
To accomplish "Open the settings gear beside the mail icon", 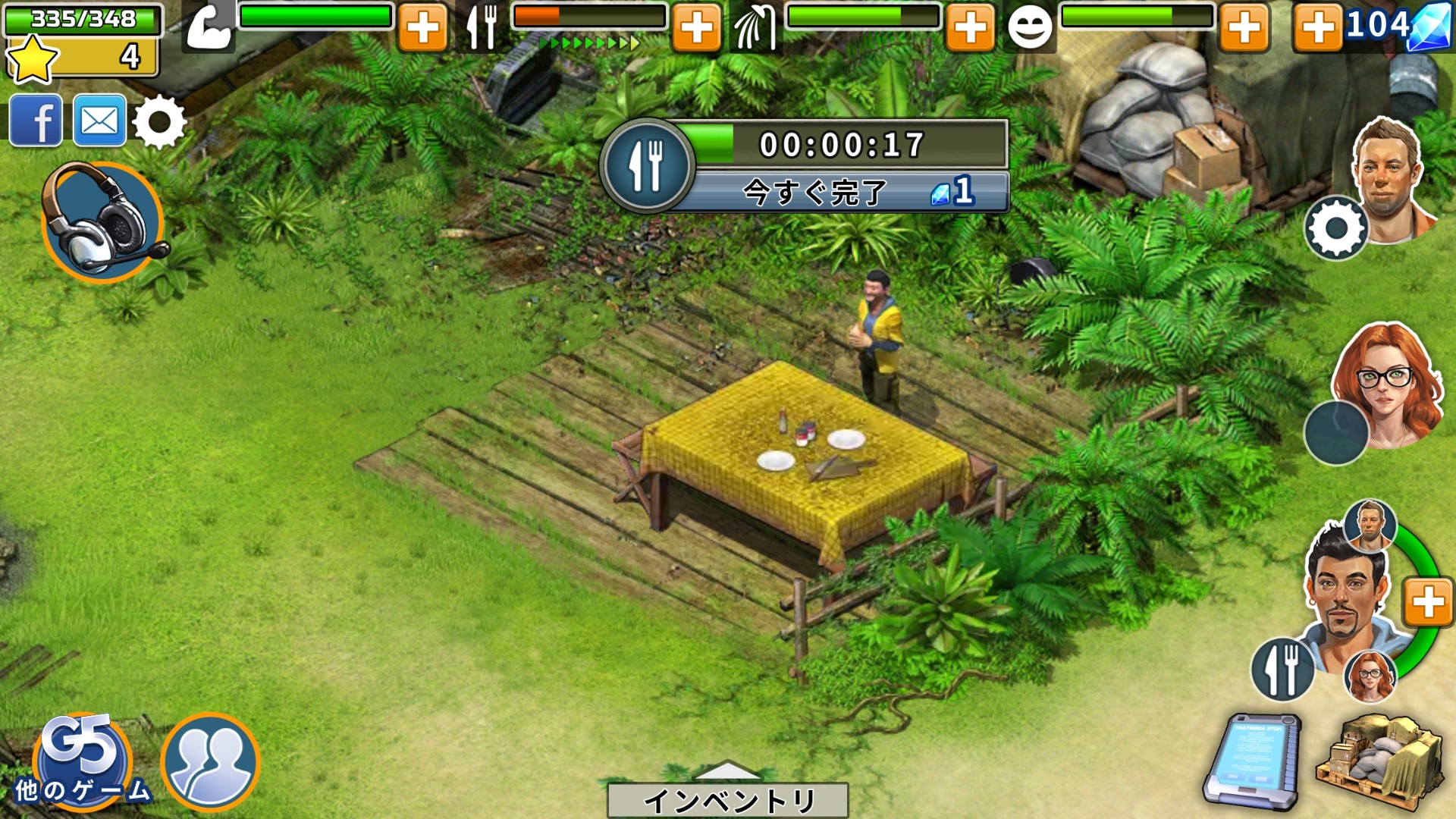I will point(159,121).
